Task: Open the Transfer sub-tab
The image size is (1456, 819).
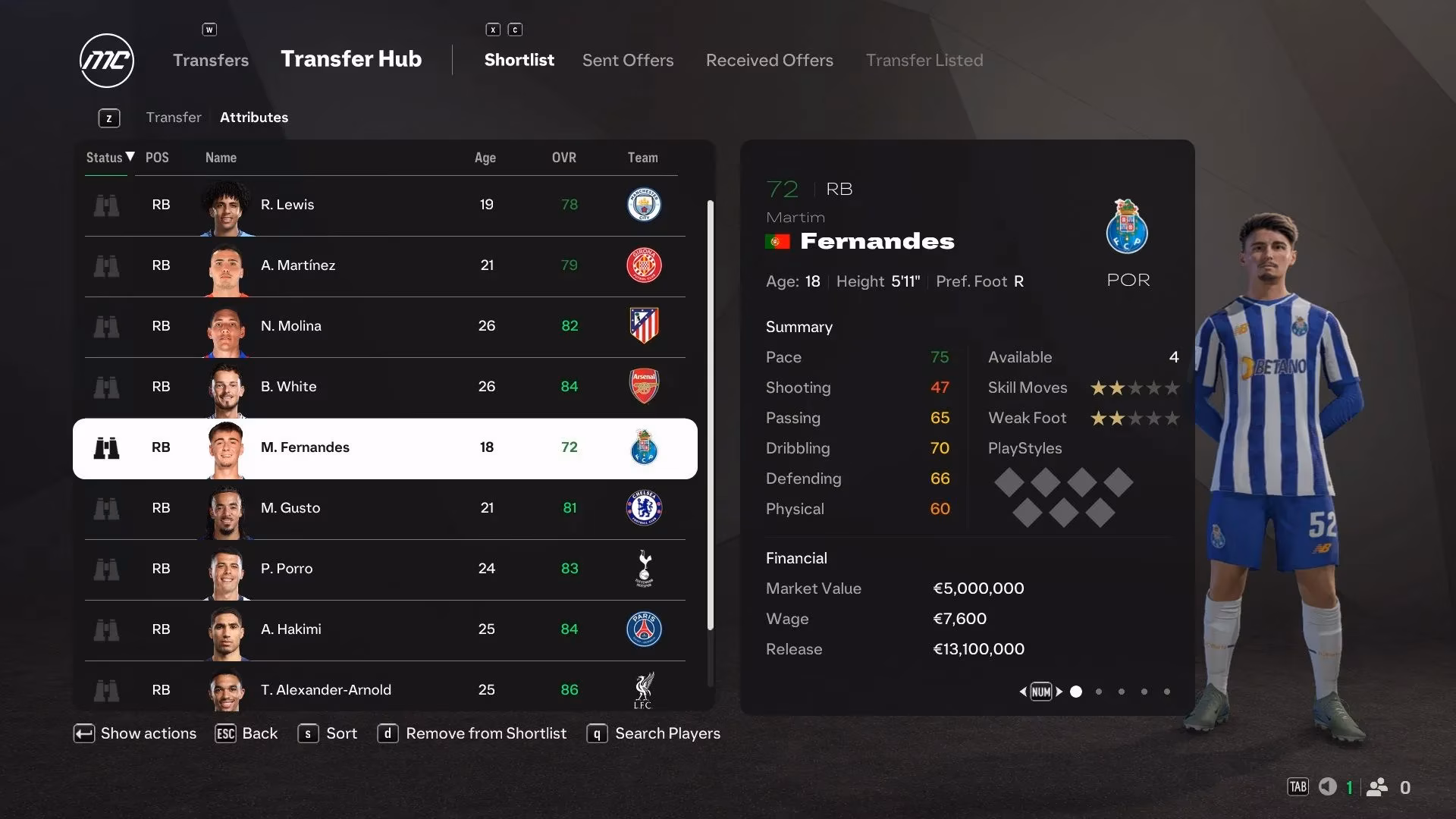Action: pos(174,117)
